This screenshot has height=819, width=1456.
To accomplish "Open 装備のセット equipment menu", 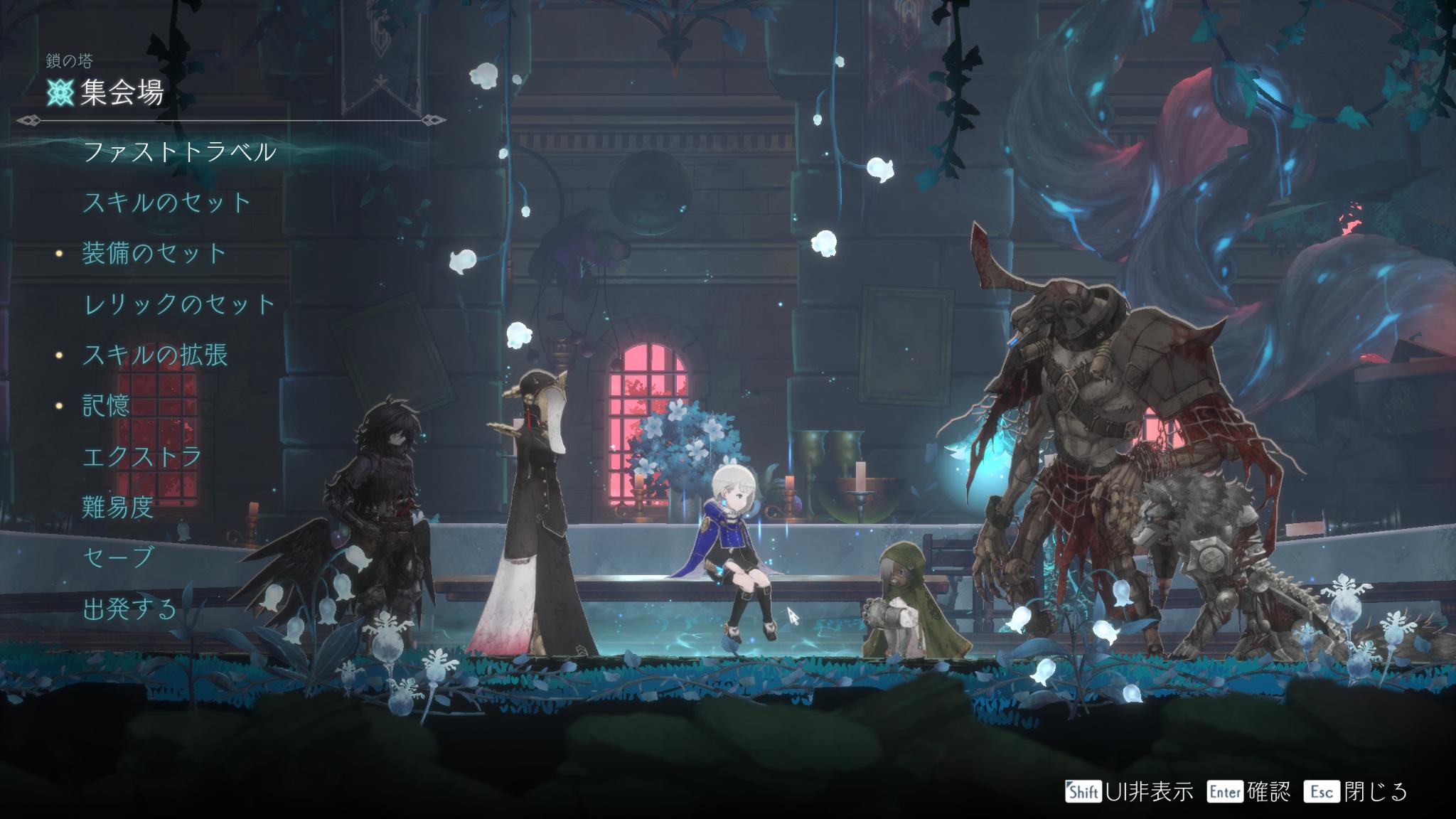I will (x=154, y=254).
